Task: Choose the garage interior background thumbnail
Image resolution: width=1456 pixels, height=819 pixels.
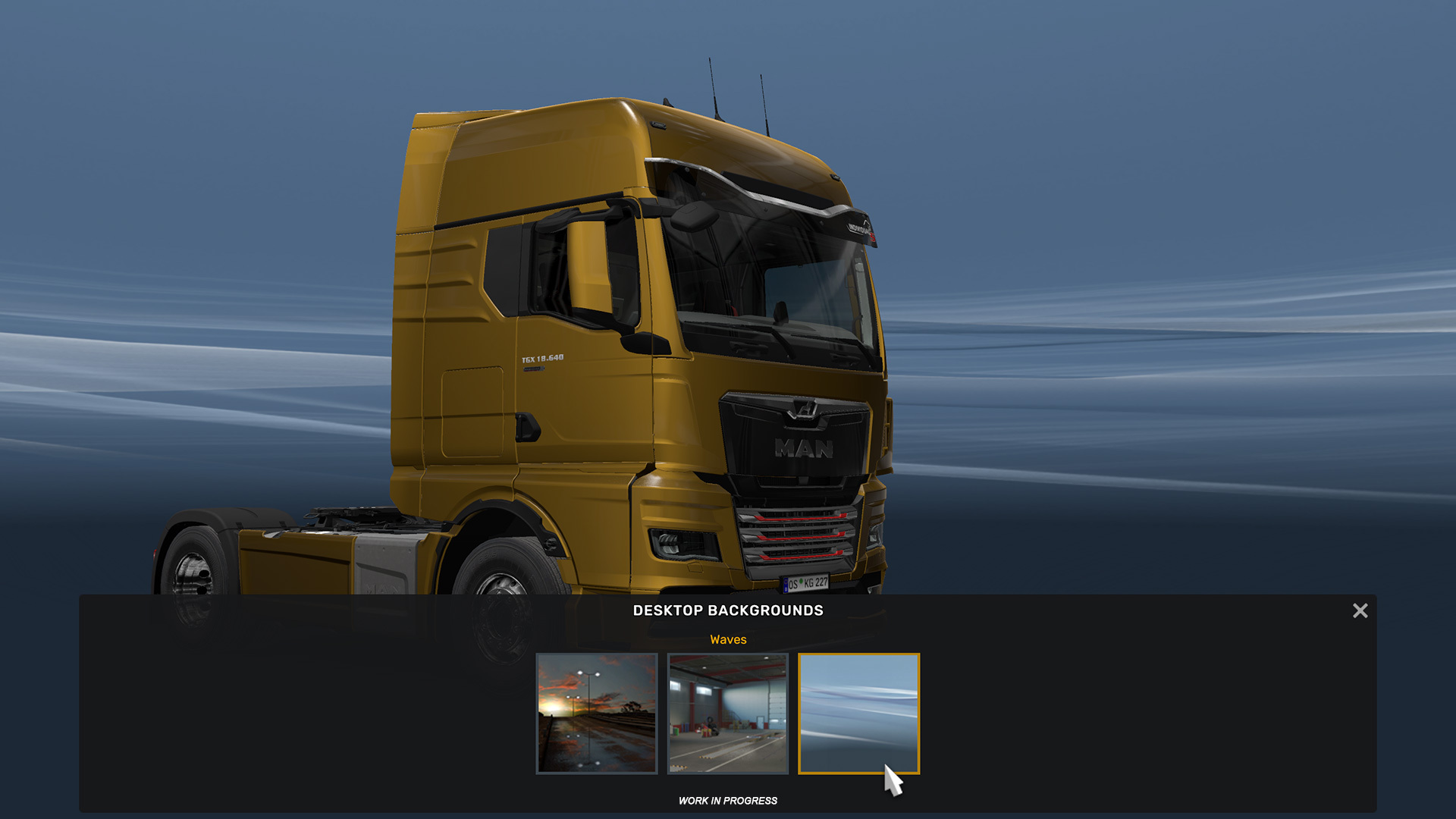Action: [x=727, y=713]
